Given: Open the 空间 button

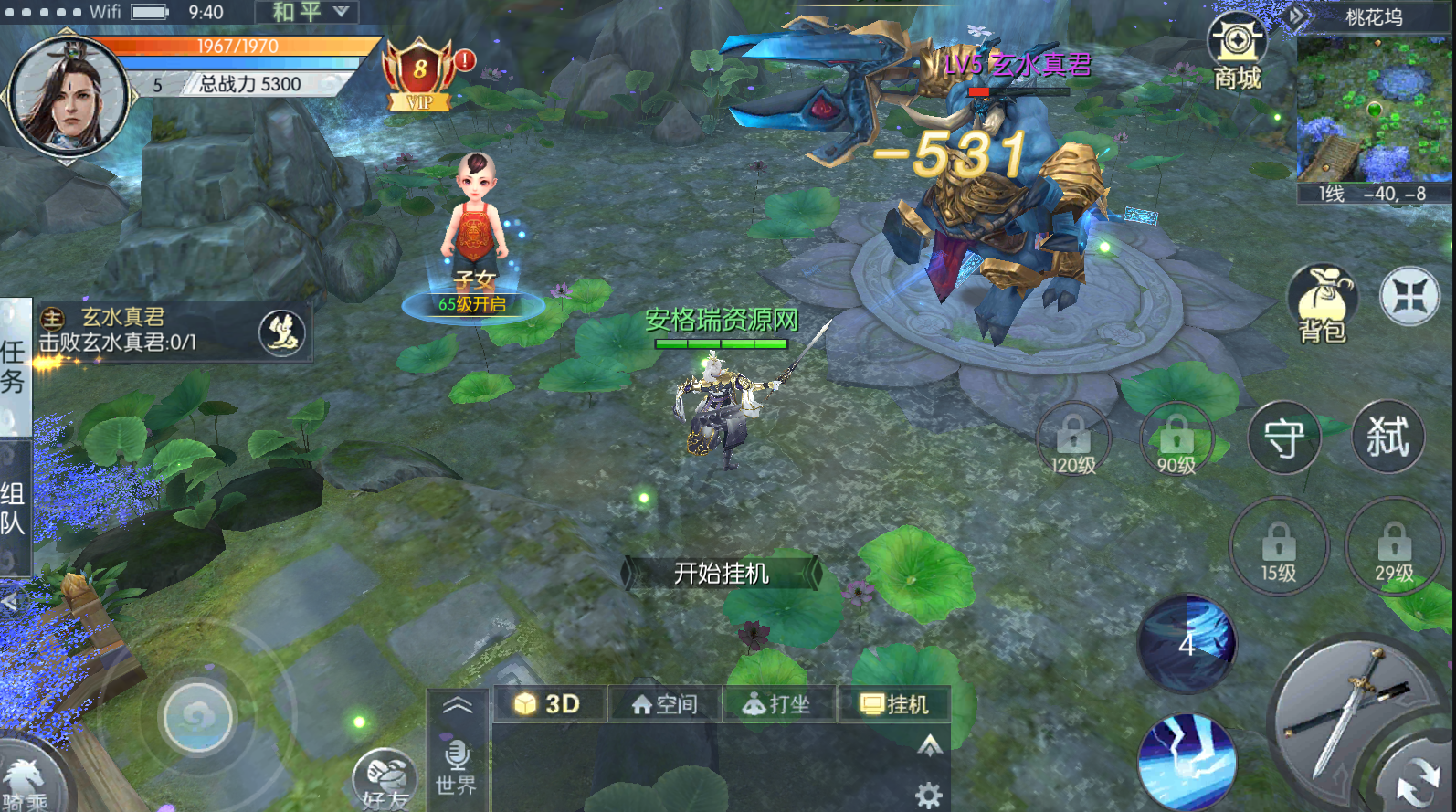Looking at the screenshot, I should 665,704.
